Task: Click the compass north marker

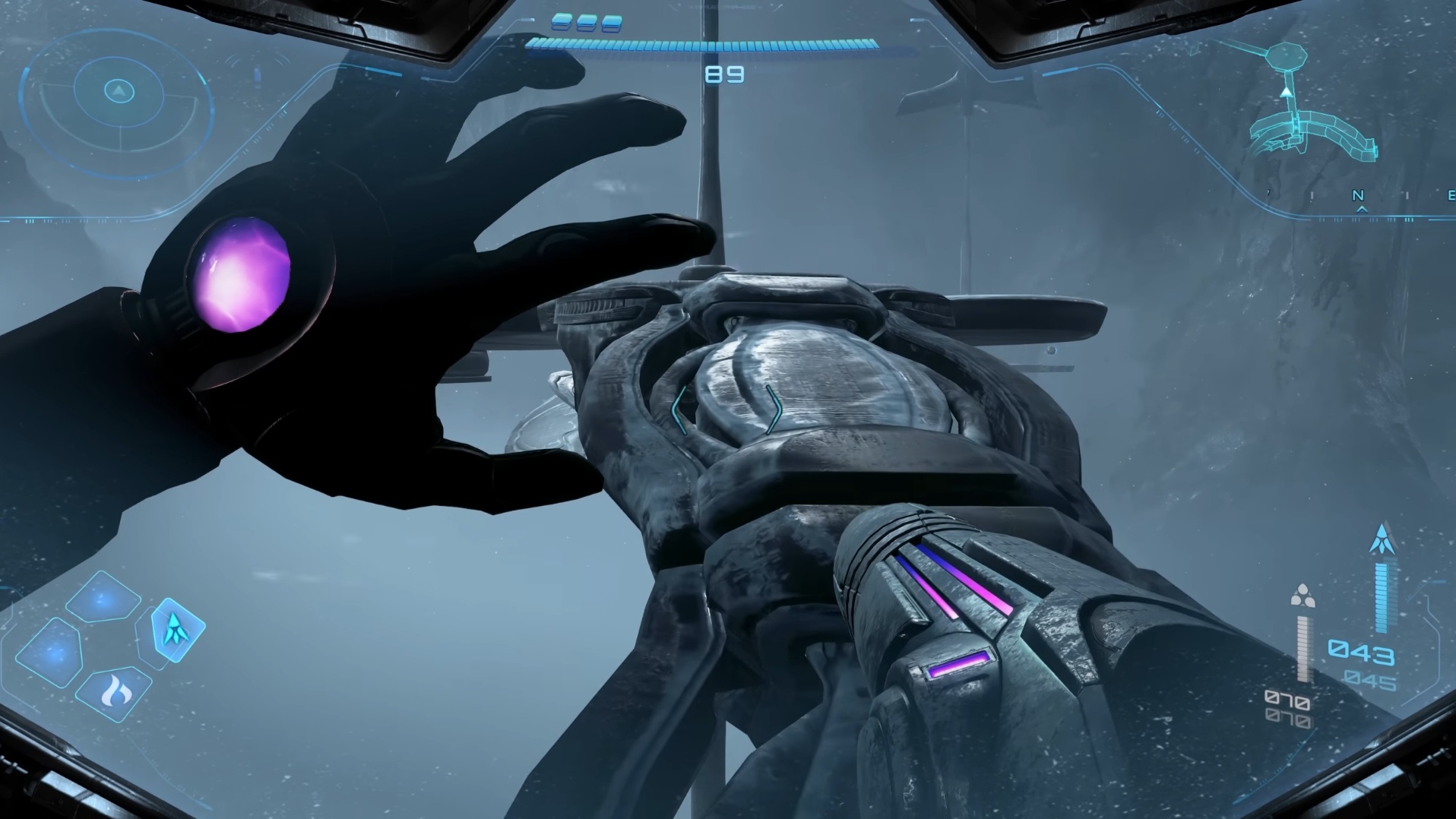Action: 1357,196
